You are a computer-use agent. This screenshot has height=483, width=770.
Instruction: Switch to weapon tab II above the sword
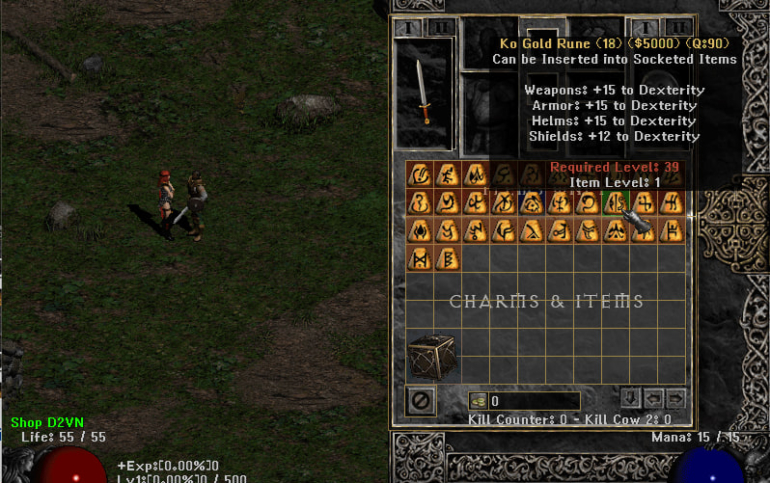pos(441,27)
